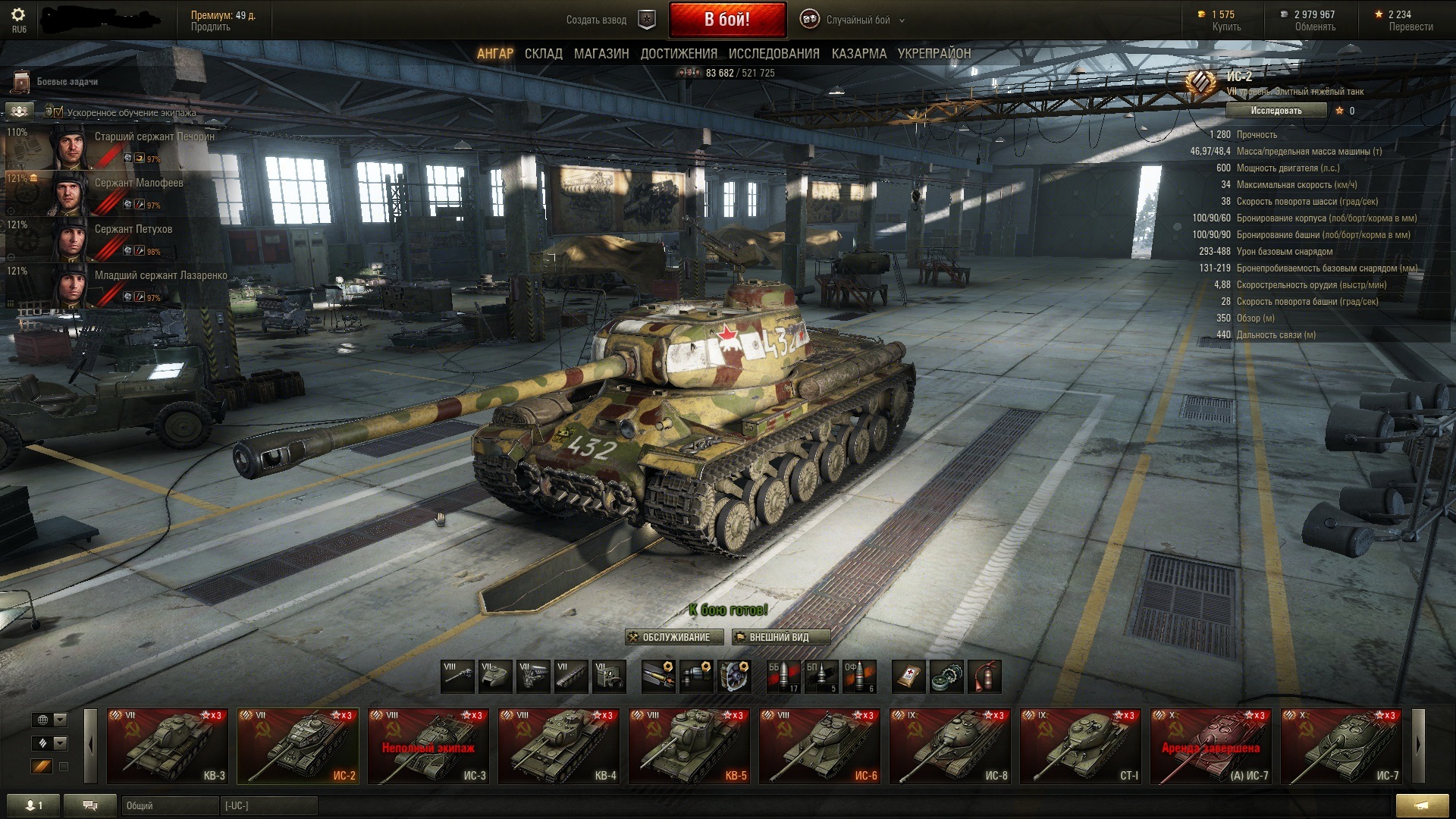Start battle with the red В бой! button
Viewport: 1456px width, 819px height.
tap(726, 20)
